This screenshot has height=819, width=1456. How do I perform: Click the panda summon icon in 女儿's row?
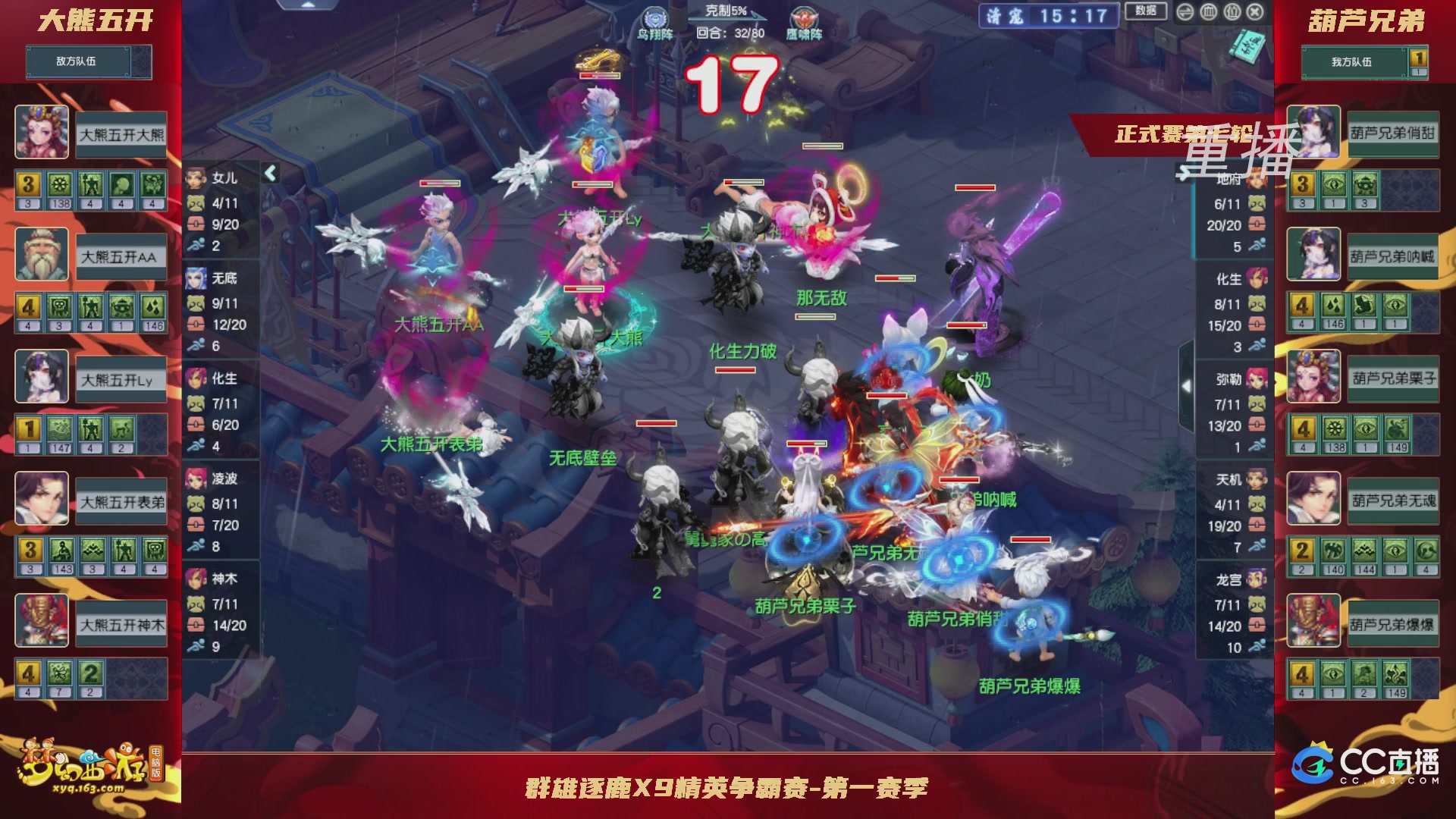pyautogui.click(x=194, y=202)
